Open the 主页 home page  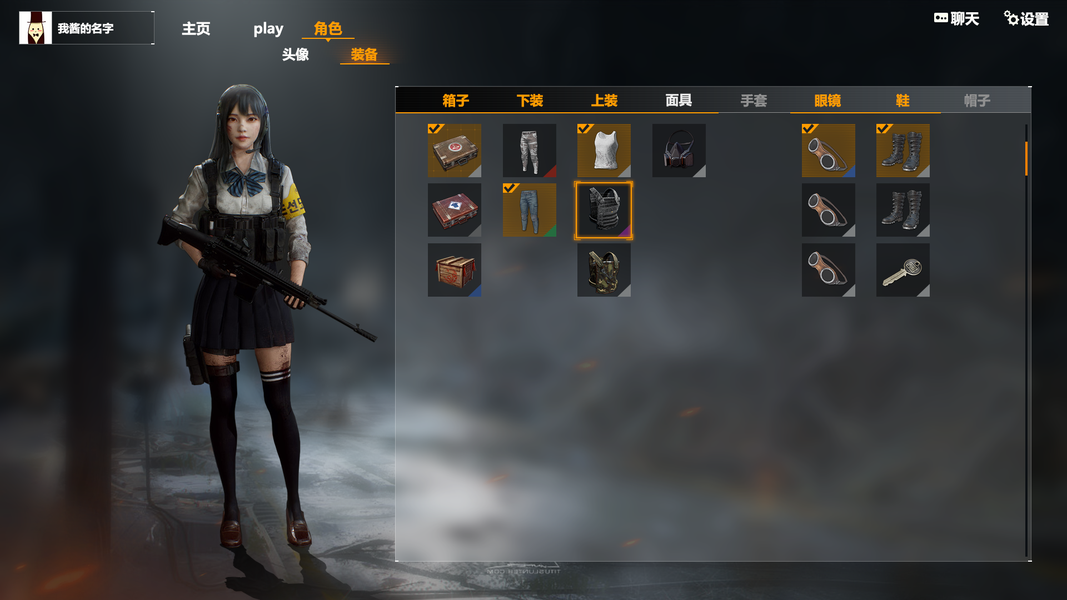pyautogui.click(x=196, y=29)
